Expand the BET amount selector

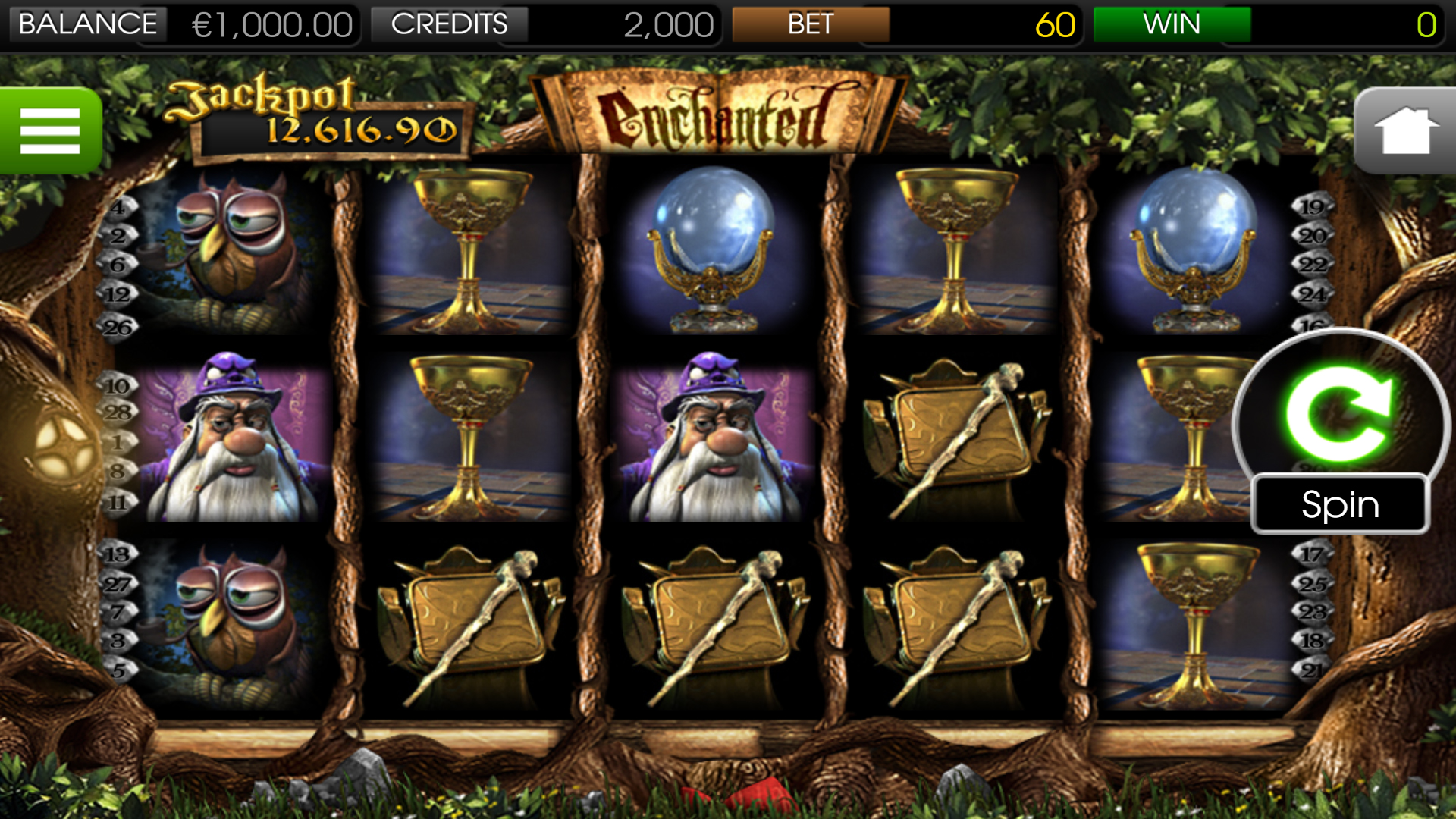click(811, 24)
